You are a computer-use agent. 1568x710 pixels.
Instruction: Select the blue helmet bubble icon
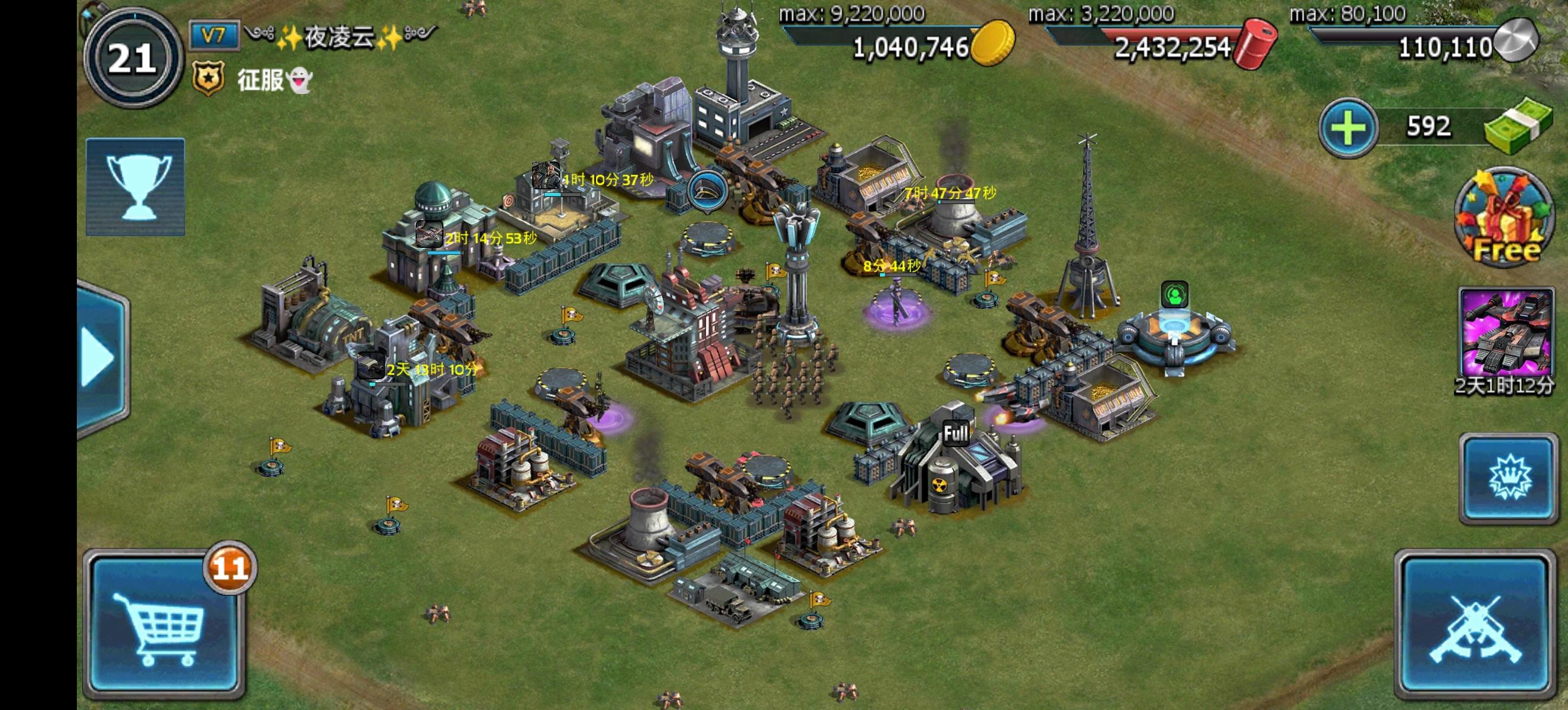point(707,190)
